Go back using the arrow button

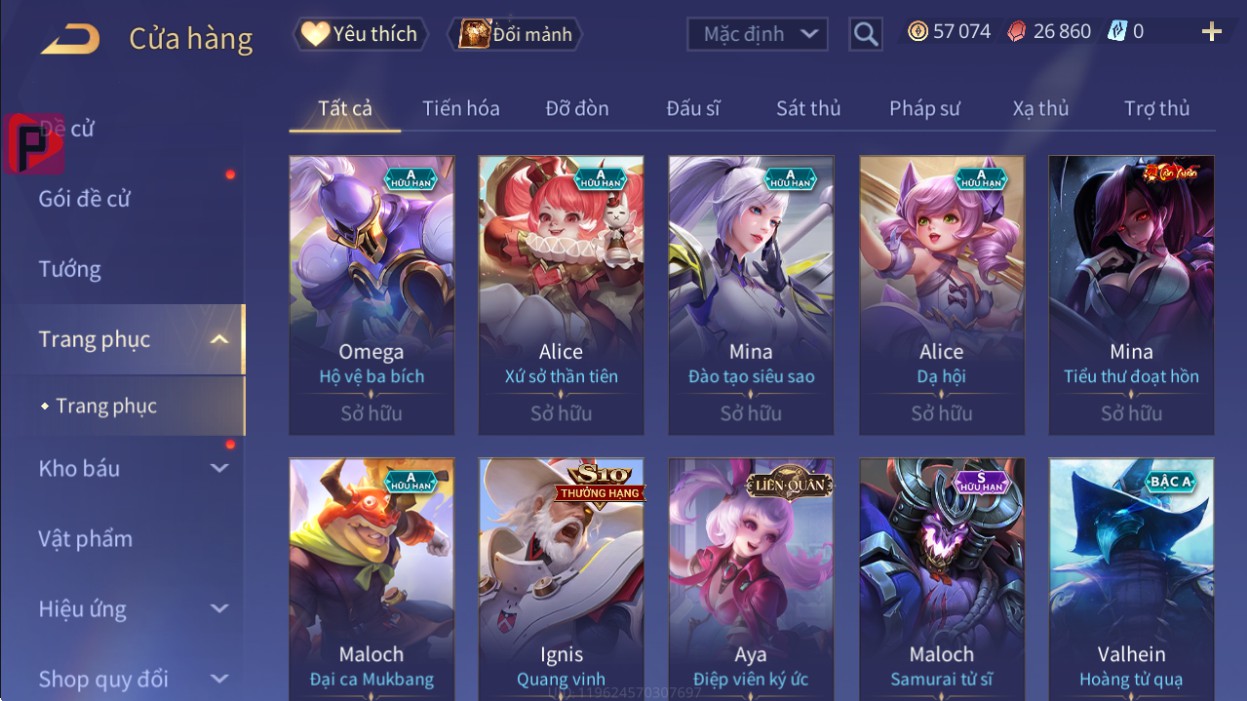70,39
